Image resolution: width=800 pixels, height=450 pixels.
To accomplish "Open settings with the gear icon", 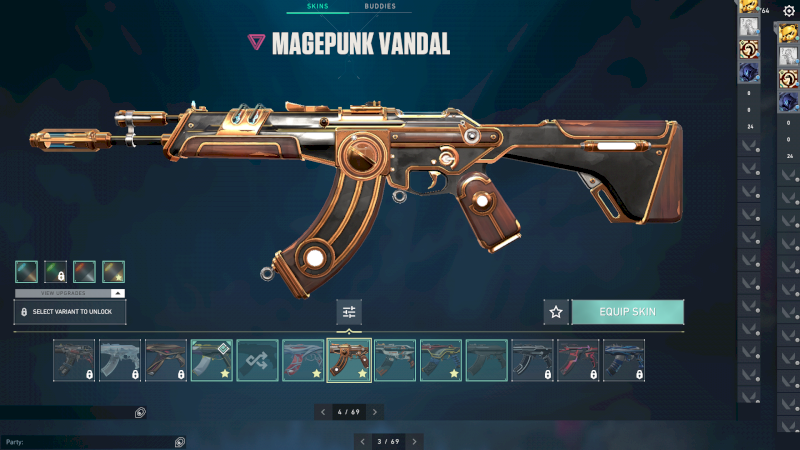I will [788, 10].
